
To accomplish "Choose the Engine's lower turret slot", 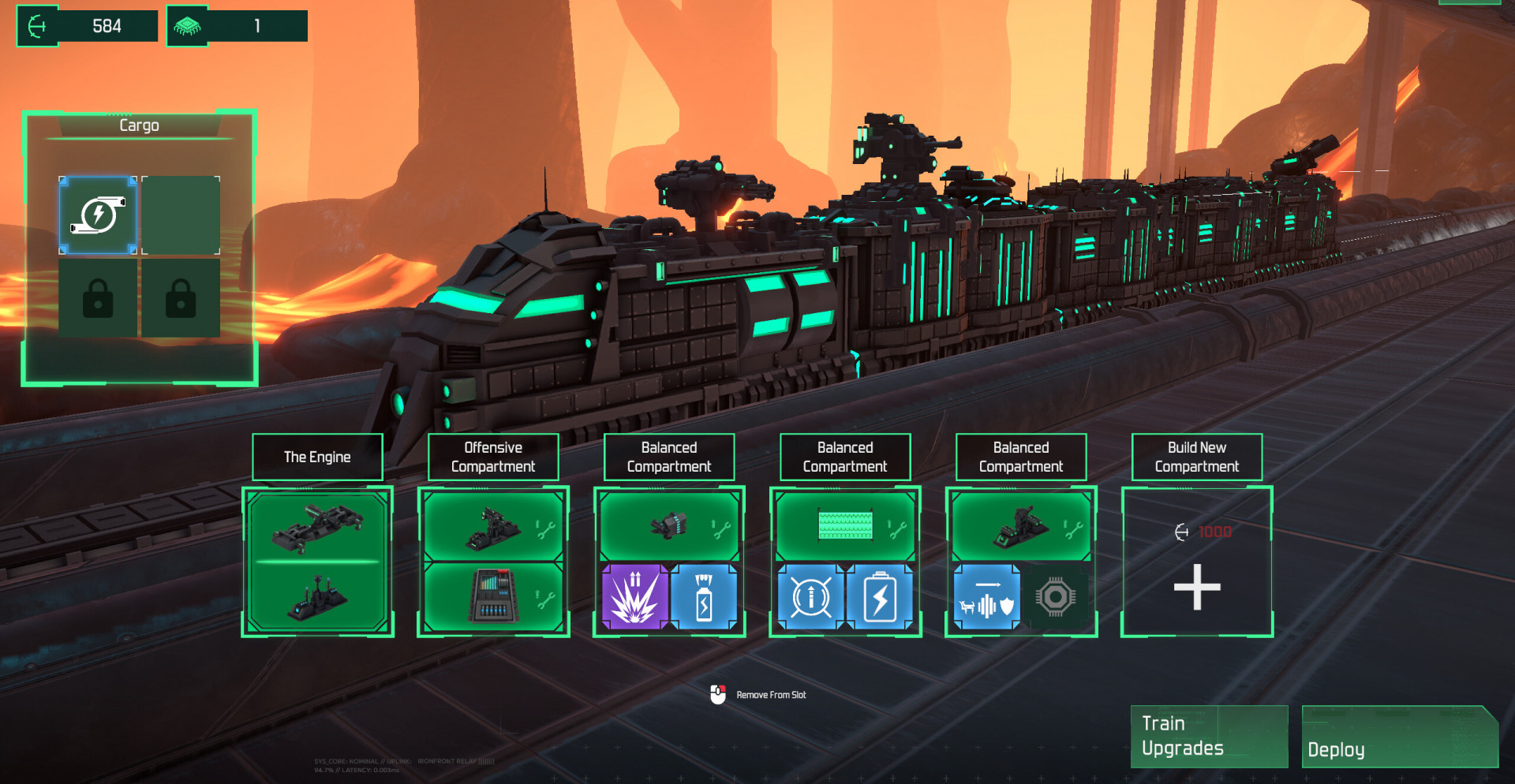I will tap(317, 597).
